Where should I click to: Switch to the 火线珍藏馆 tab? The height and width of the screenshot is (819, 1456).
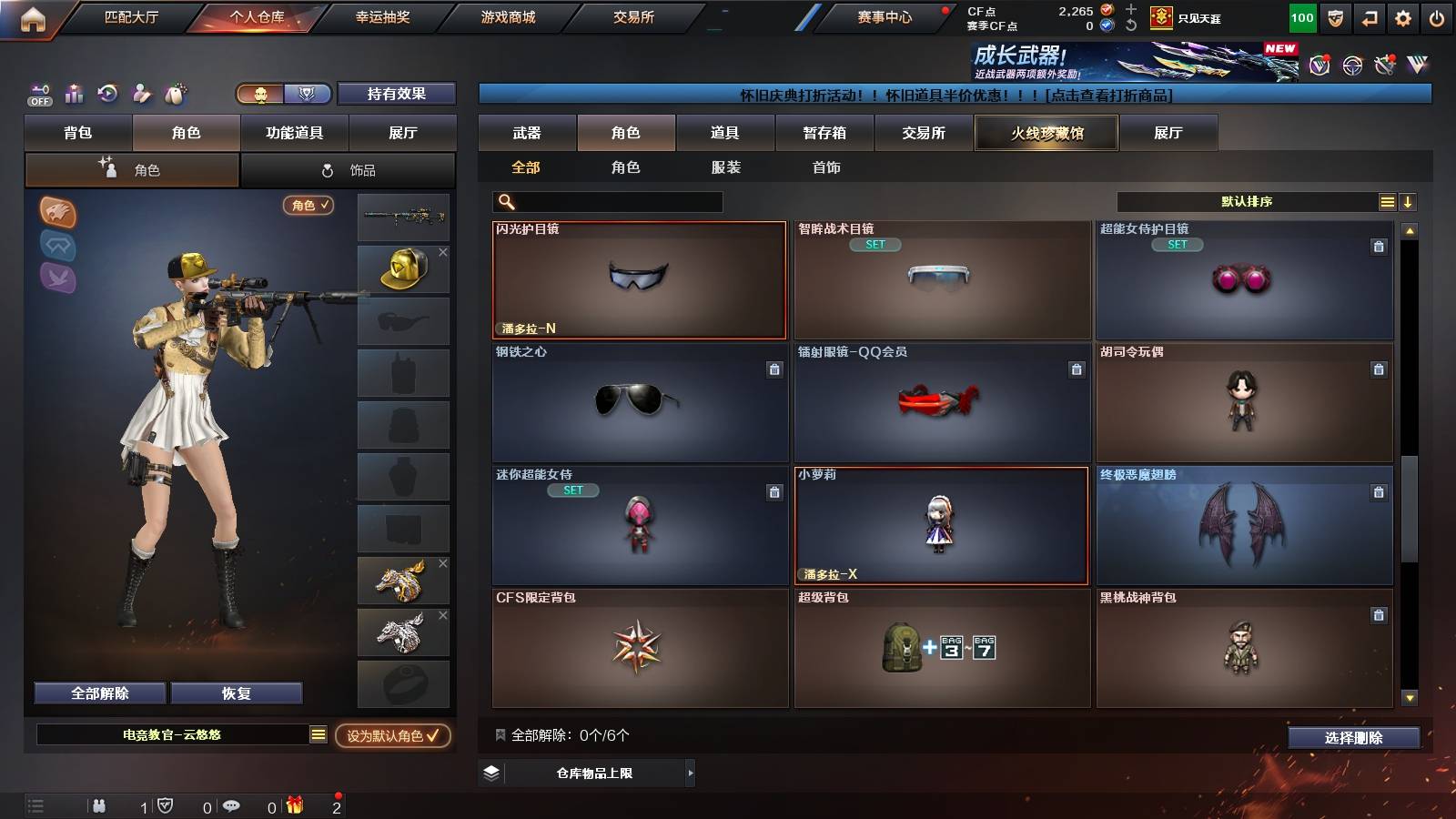pyautogui.click(x=1046, y=133)
